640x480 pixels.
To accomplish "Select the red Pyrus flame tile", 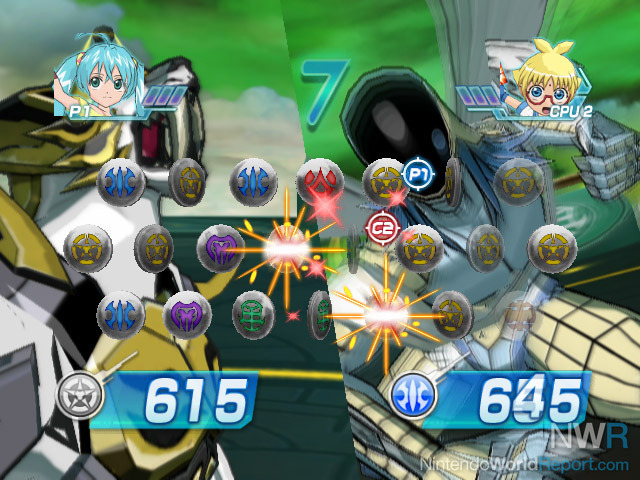I will pos(319,180).
